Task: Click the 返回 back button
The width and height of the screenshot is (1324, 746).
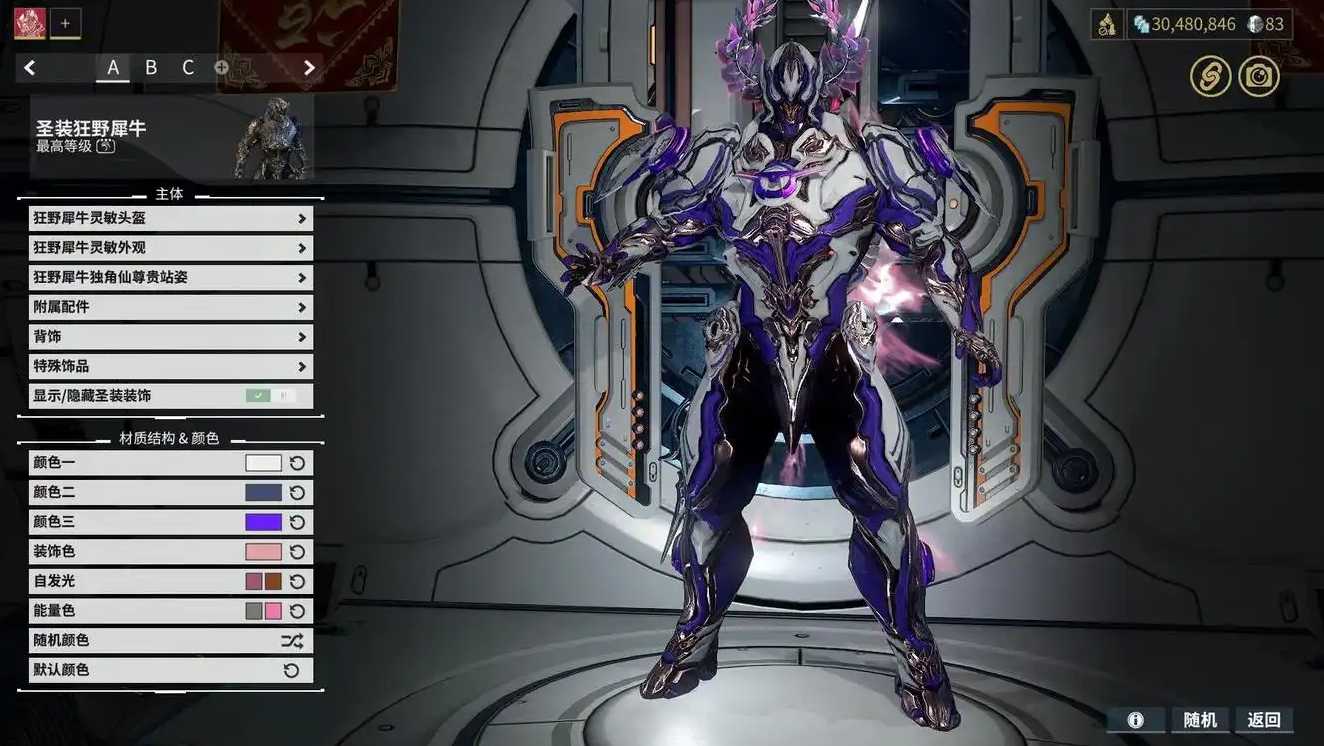Action: [x=1264, y=720]
